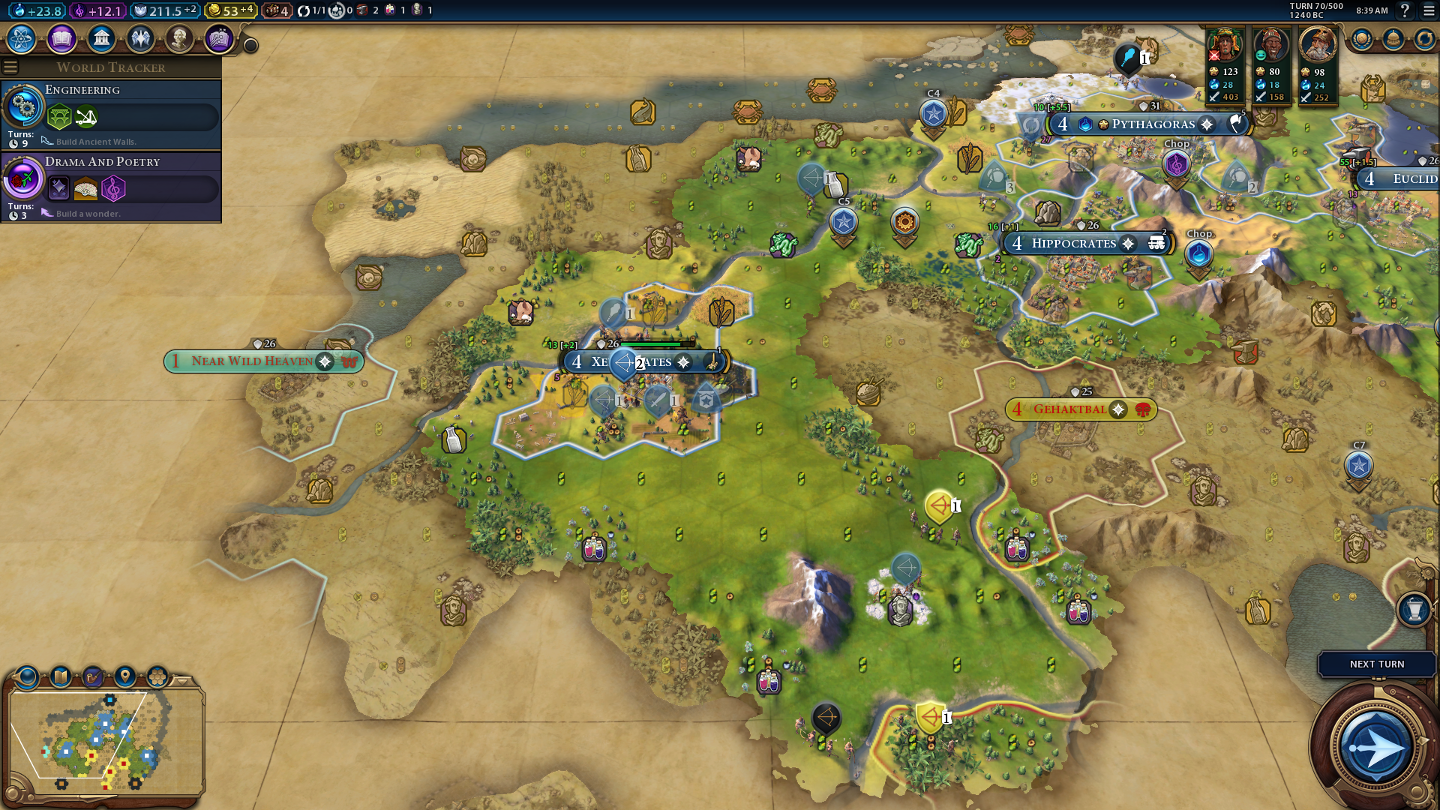Open the Great Works screen

pyautogui.click(x=219, y=39)
